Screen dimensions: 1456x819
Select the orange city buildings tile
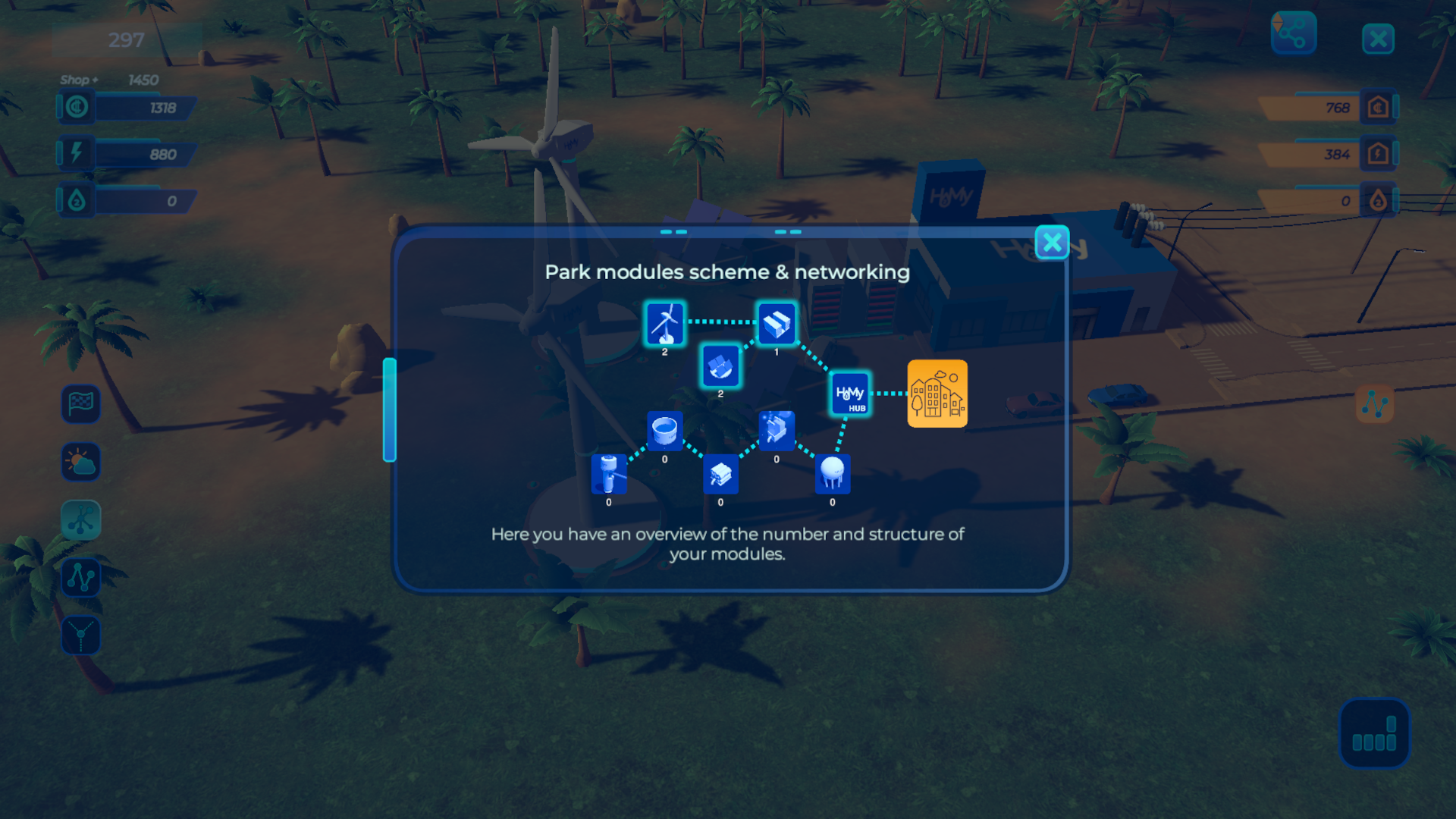[x=937, y=394]
